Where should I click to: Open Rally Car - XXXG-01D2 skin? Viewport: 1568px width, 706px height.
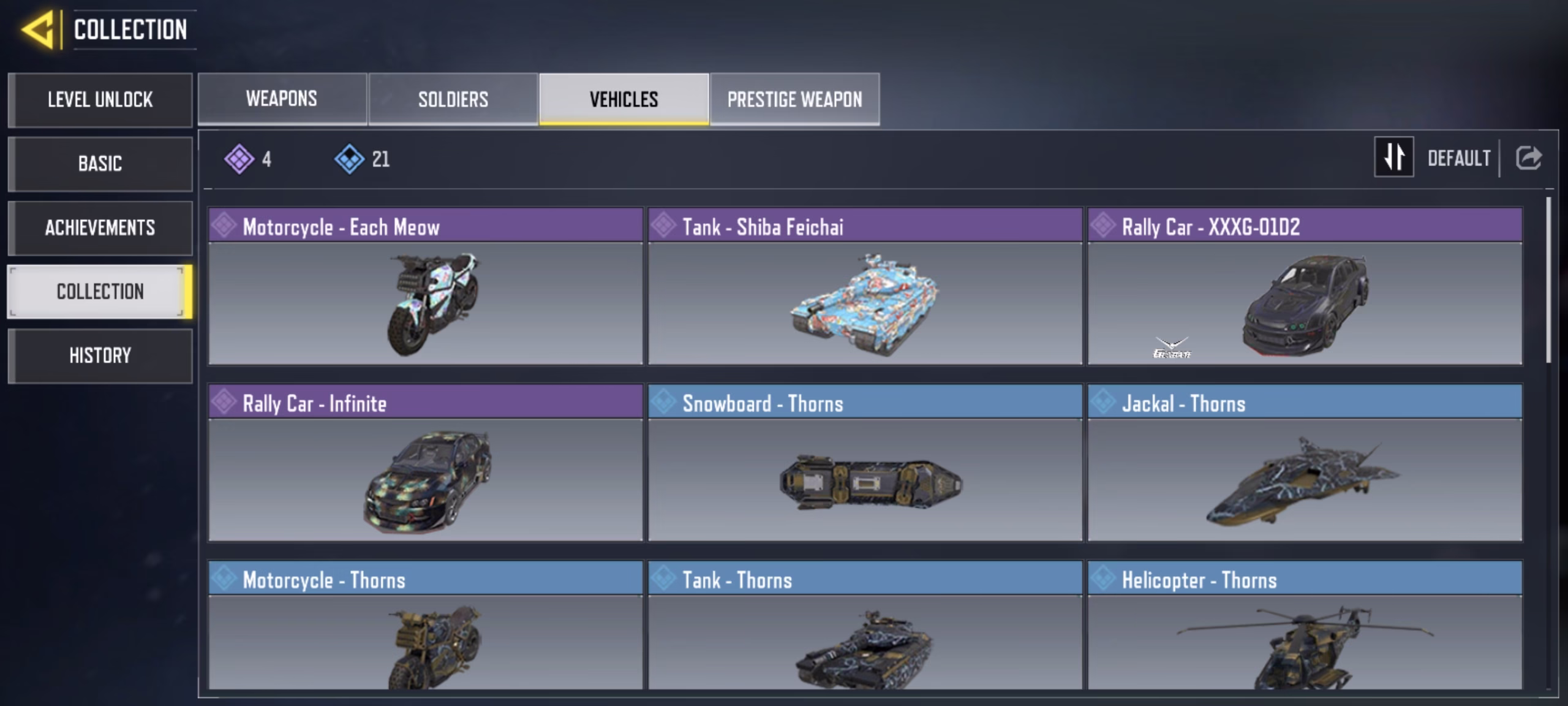click(1305, 286)
